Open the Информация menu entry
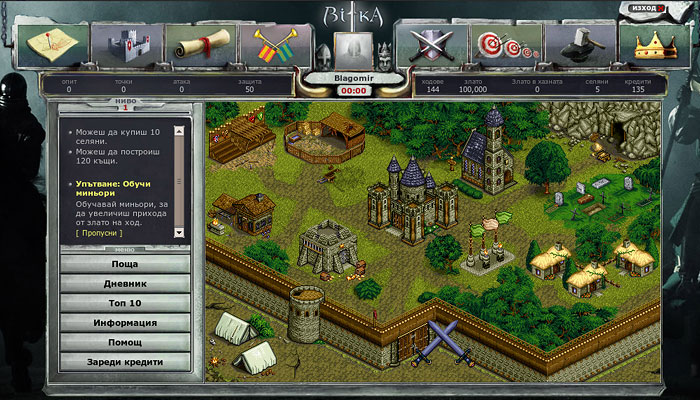This screenshot has width=700, height=400. (125, 323)
